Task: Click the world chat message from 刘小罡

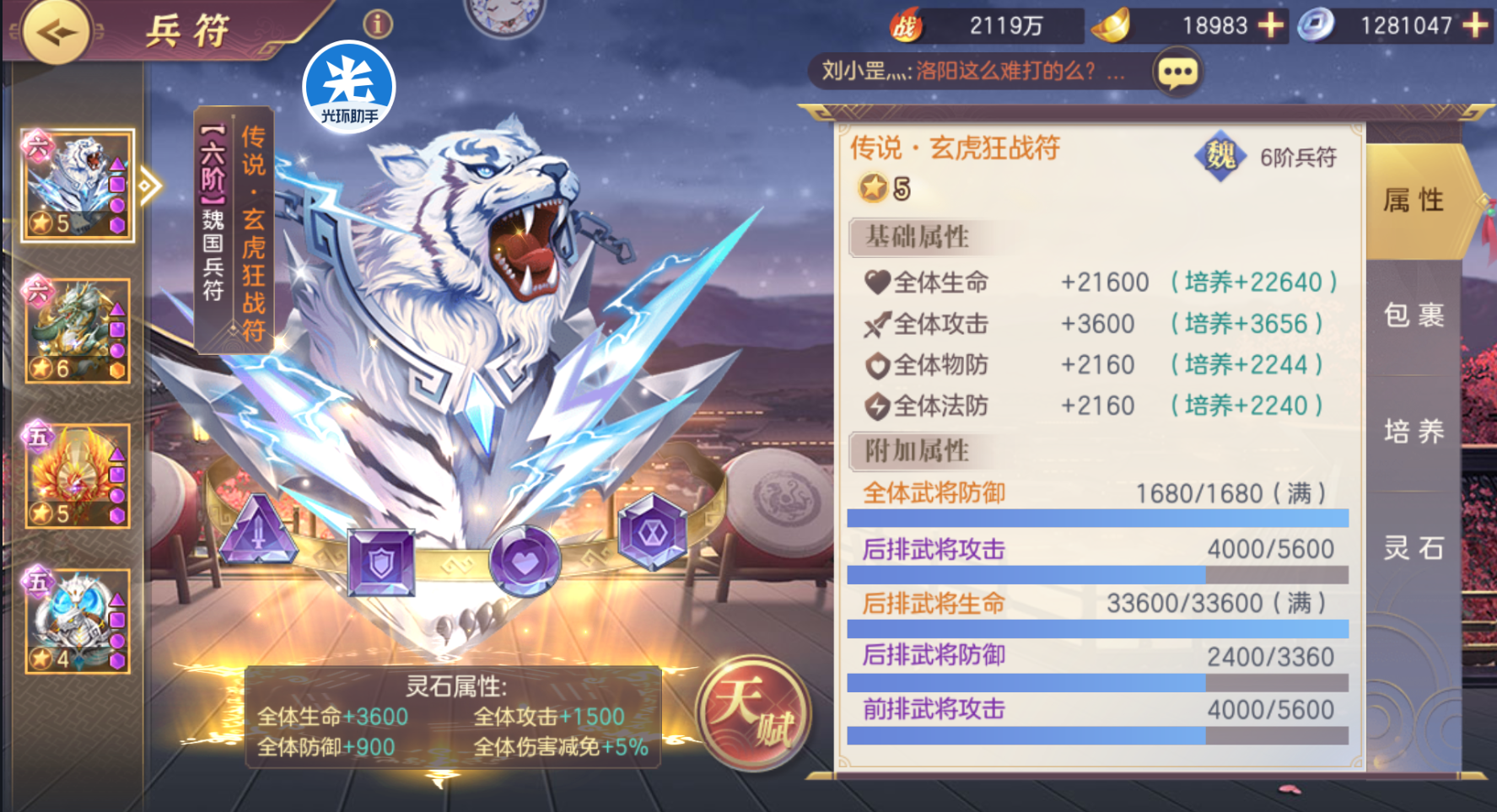Action: click(974, 72)
